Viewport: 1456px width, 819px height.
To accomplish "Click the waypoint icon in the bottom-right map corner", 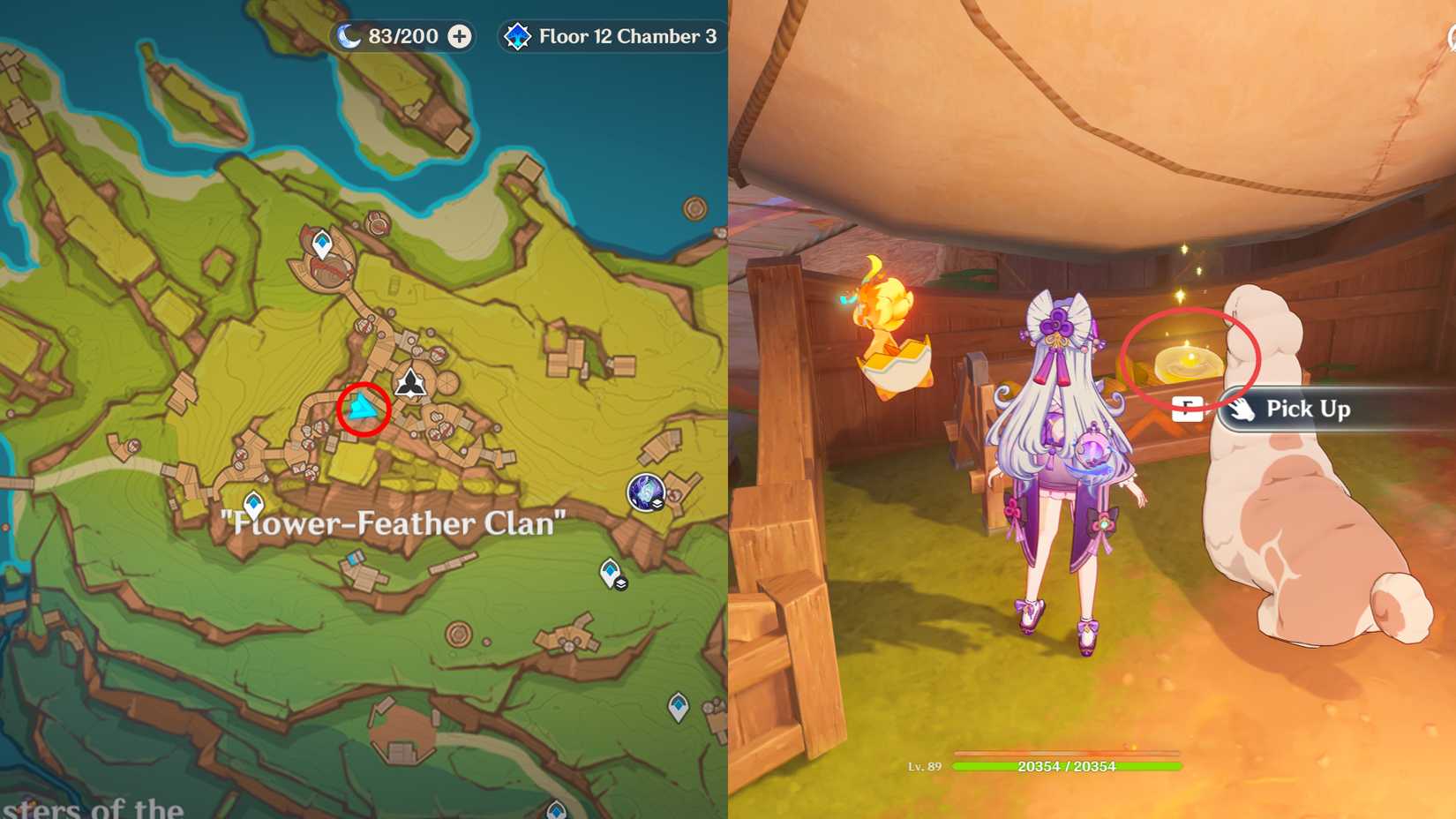I will tap(677, 705).
